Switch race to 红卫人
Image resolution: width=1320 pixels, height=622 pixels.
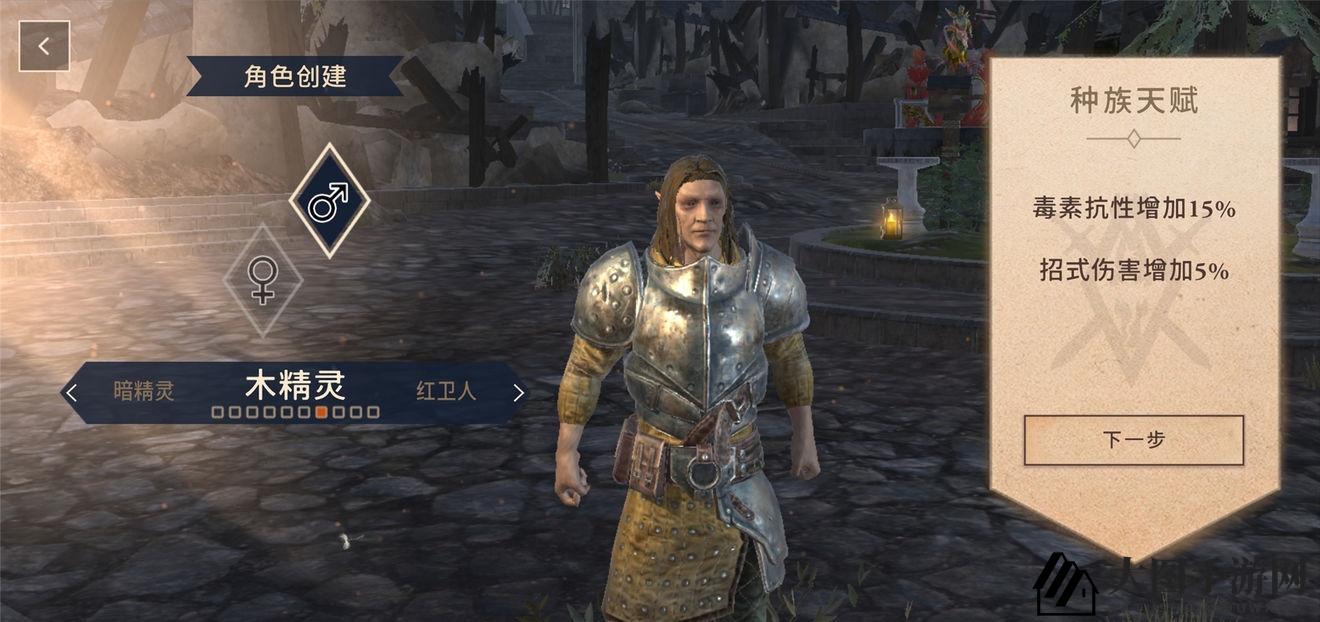445,391
